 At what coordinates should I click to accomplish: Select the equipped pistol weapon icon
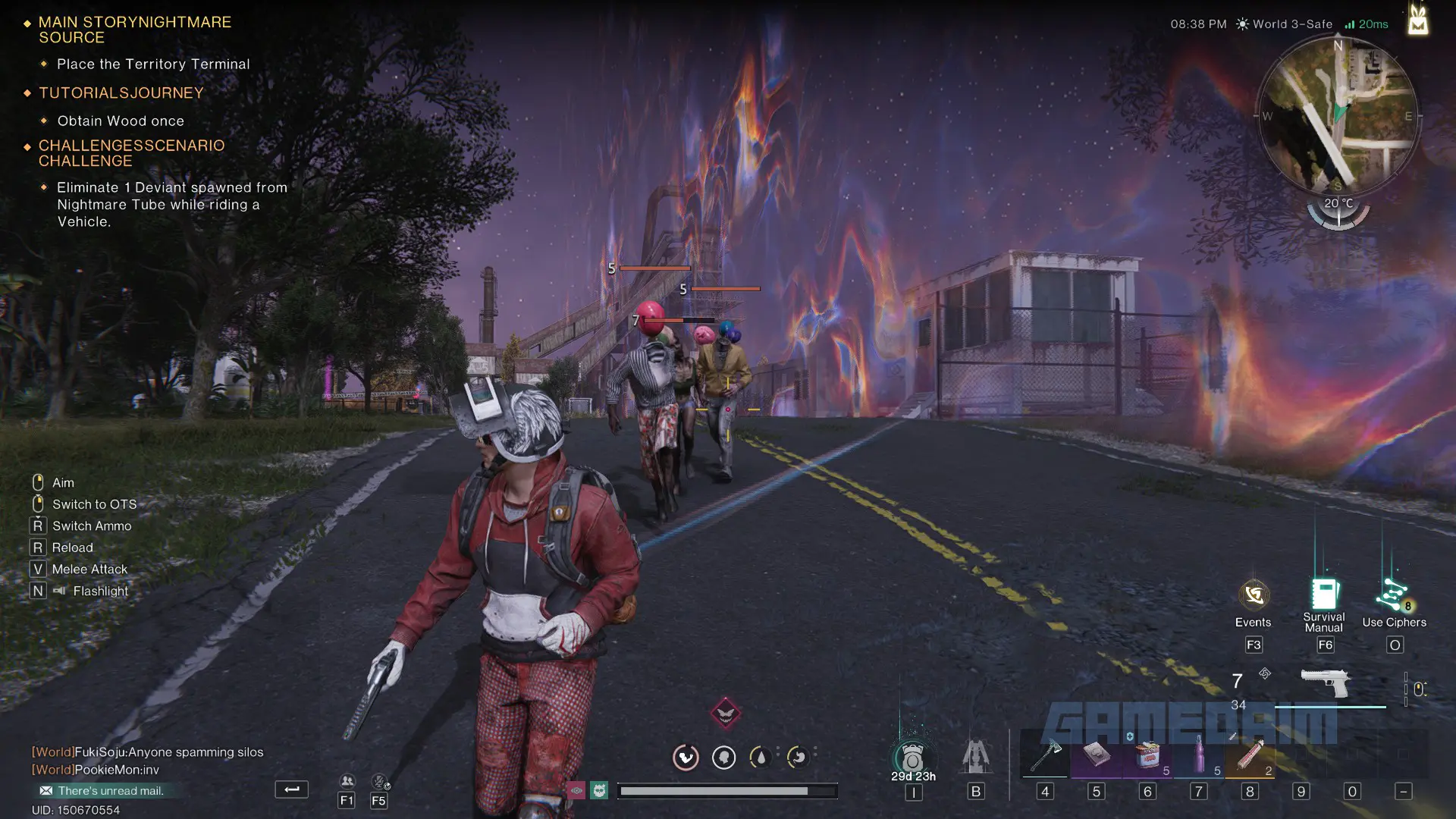click(1325, 682)
